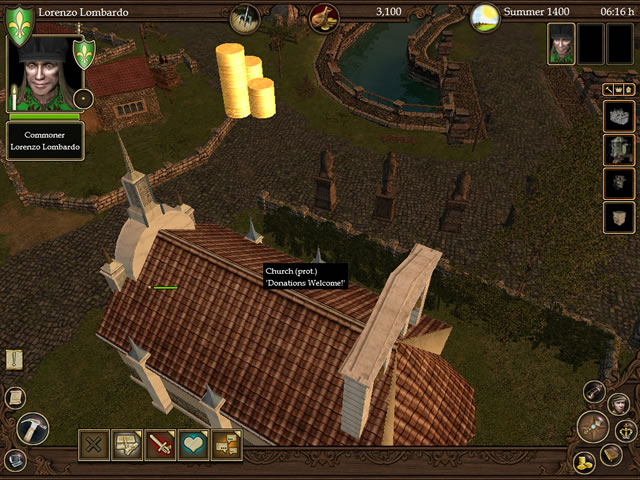The height and width of the screenshot is (480, 640).
Task: Open the scroll and documents action menu
Action: click(x=128, y=443)
